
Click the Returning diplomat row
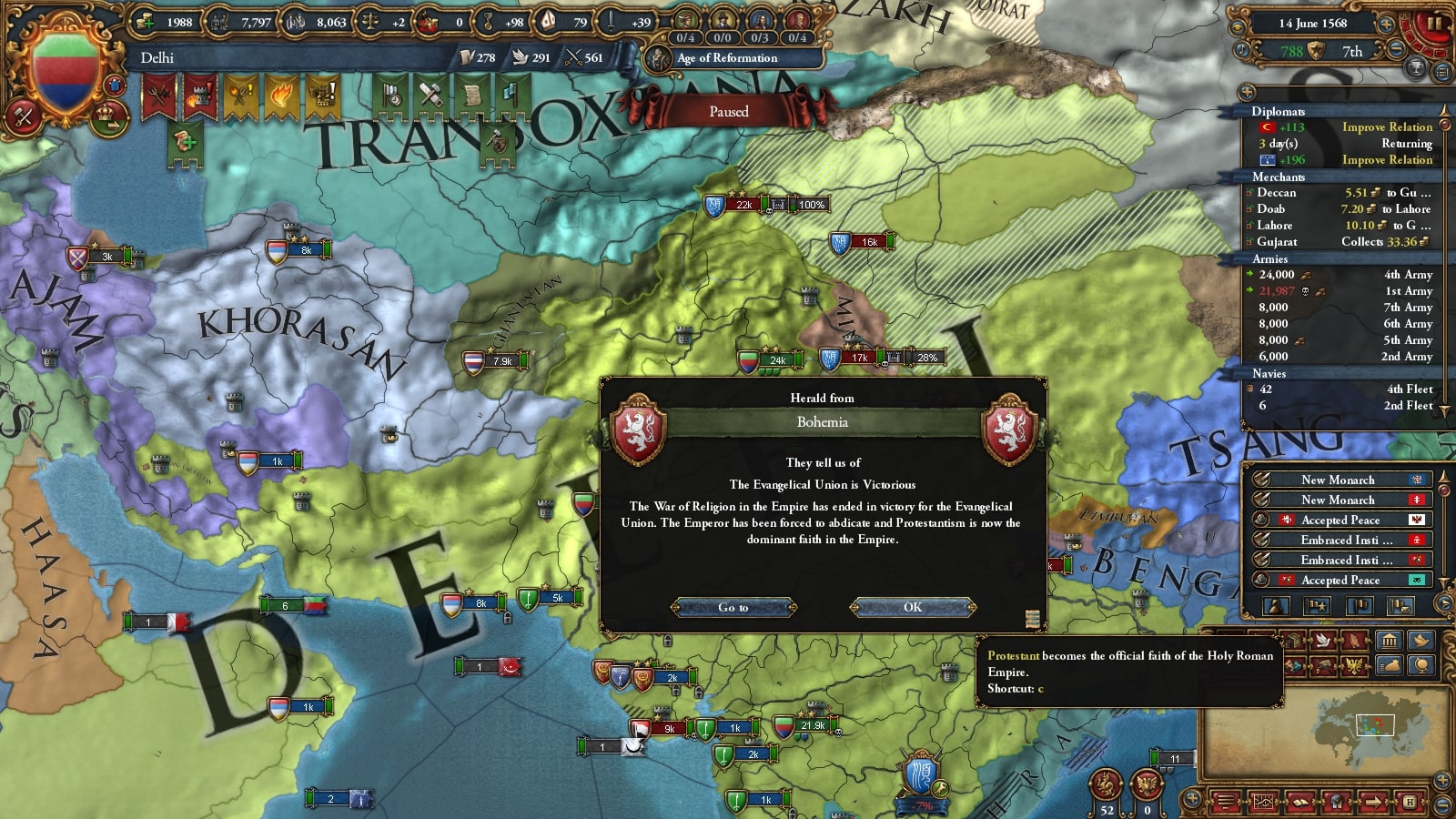(1343, 144)
